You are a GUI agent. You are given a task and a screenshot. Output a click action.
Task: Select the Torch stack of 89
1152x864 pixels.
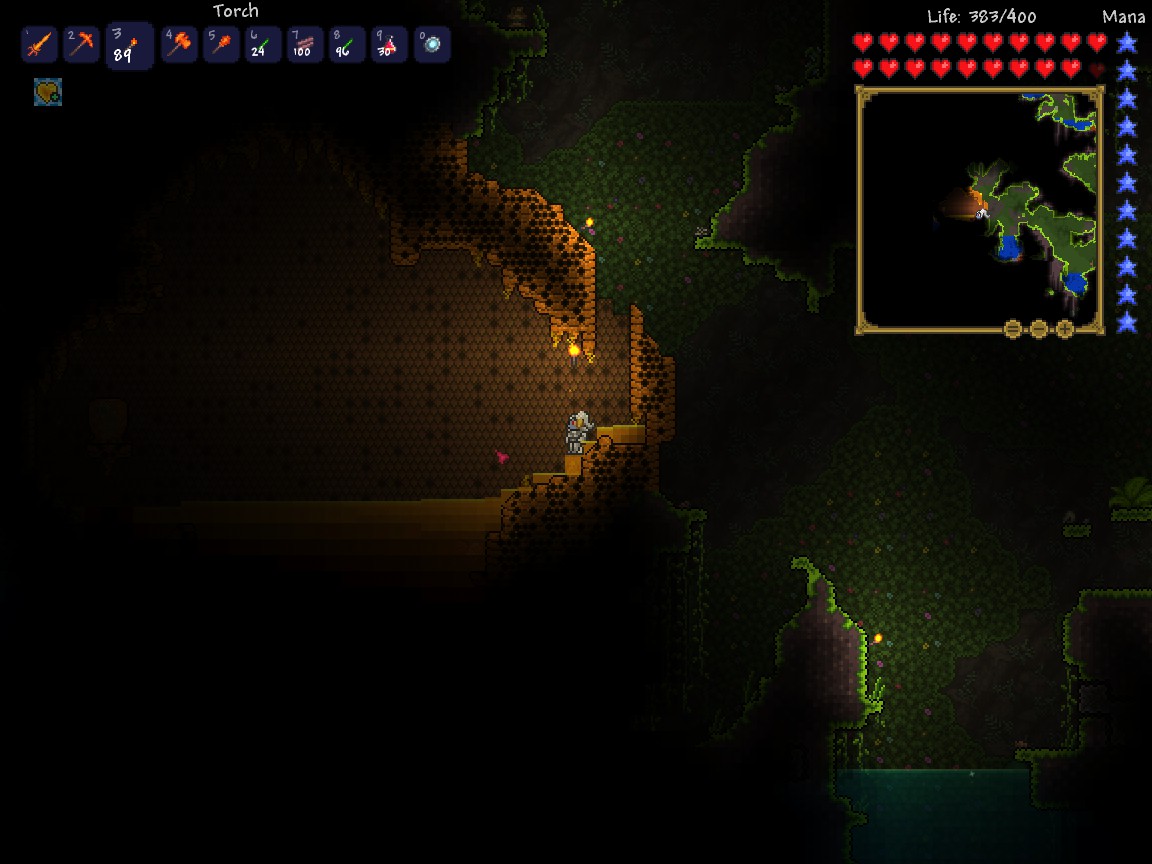click(129, 46)
